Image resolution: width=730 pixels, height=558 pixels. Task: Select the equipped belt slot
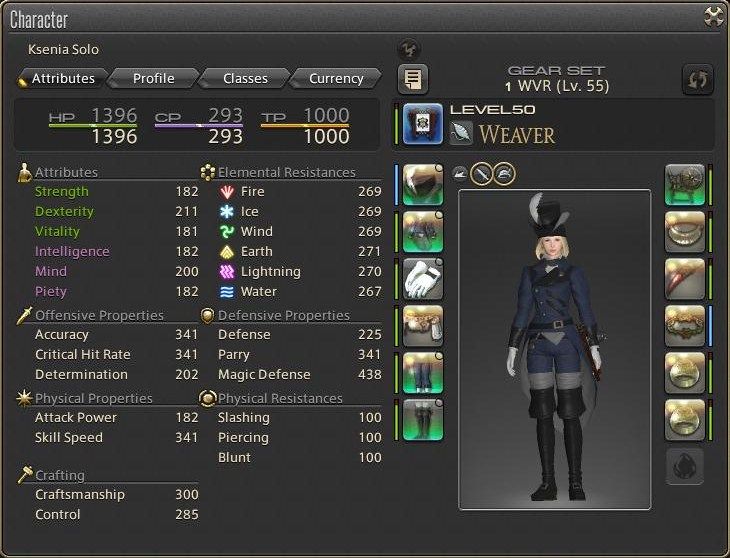pos(422,325)
